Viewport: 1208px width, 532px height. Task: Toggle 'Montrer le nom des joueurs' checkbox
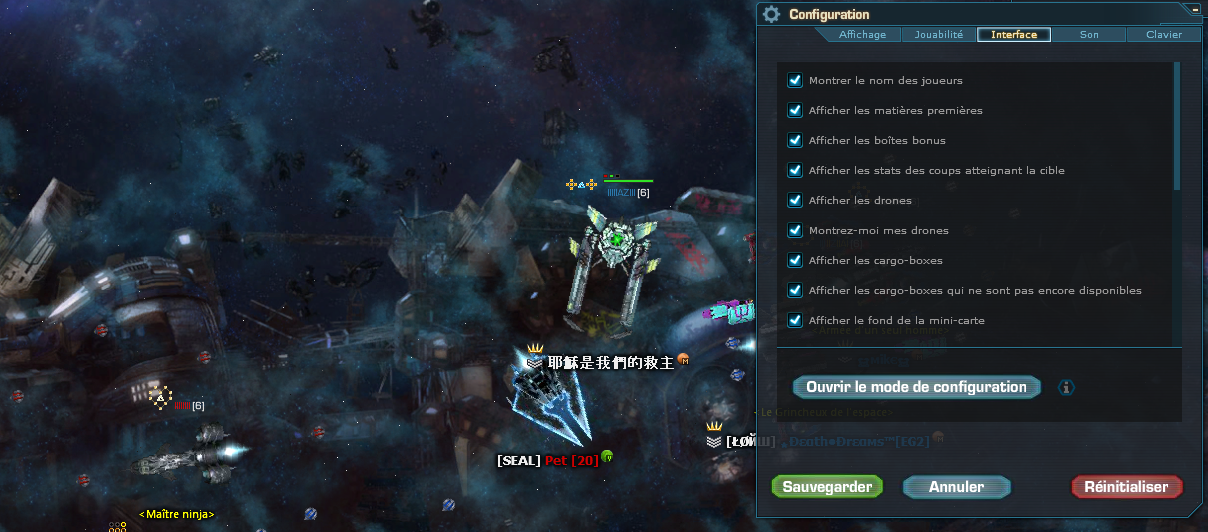[x=796, y=80]
